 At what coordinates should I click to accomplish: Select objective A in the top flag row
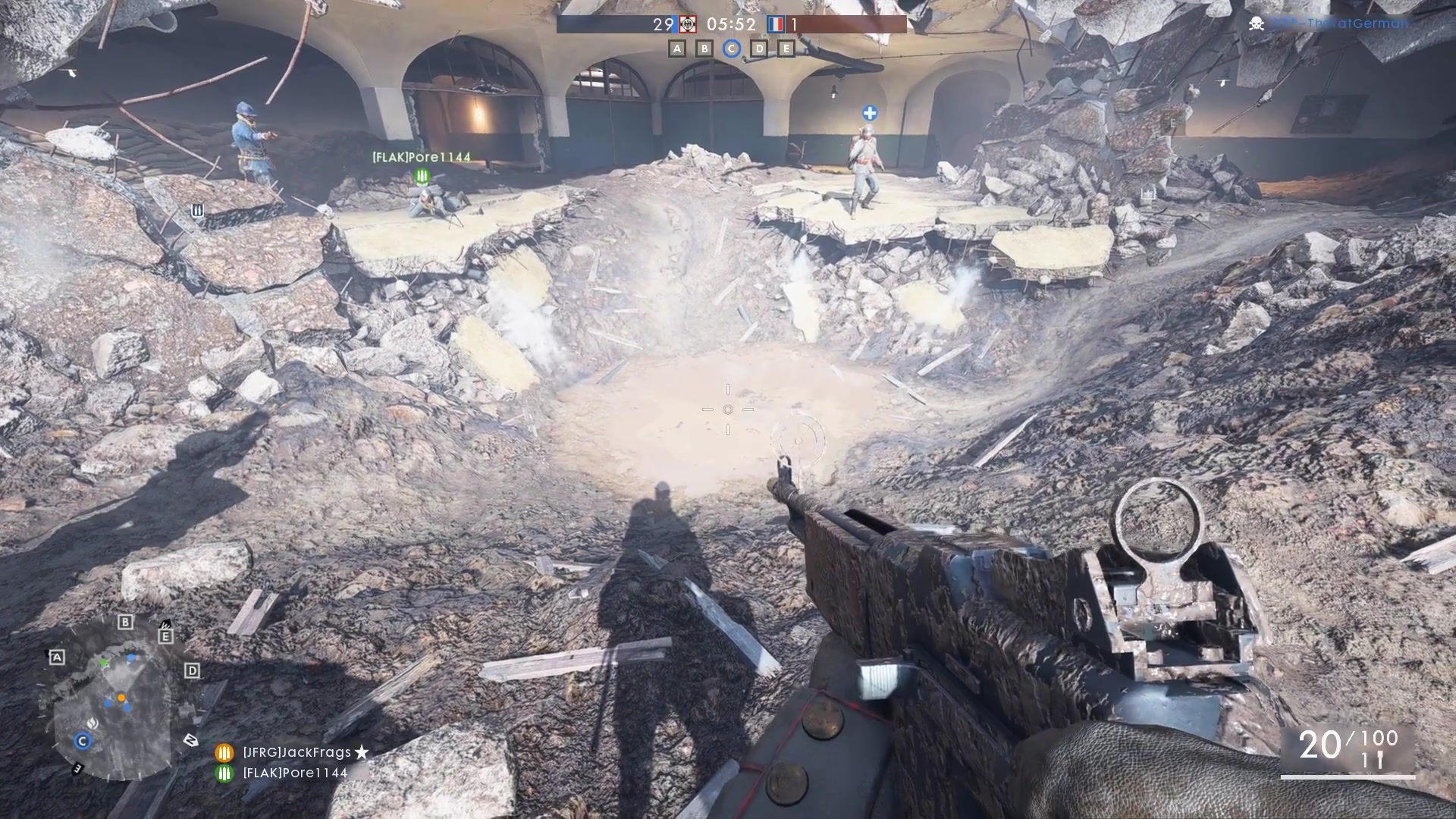pyautogui.click(x=677, y=49)
